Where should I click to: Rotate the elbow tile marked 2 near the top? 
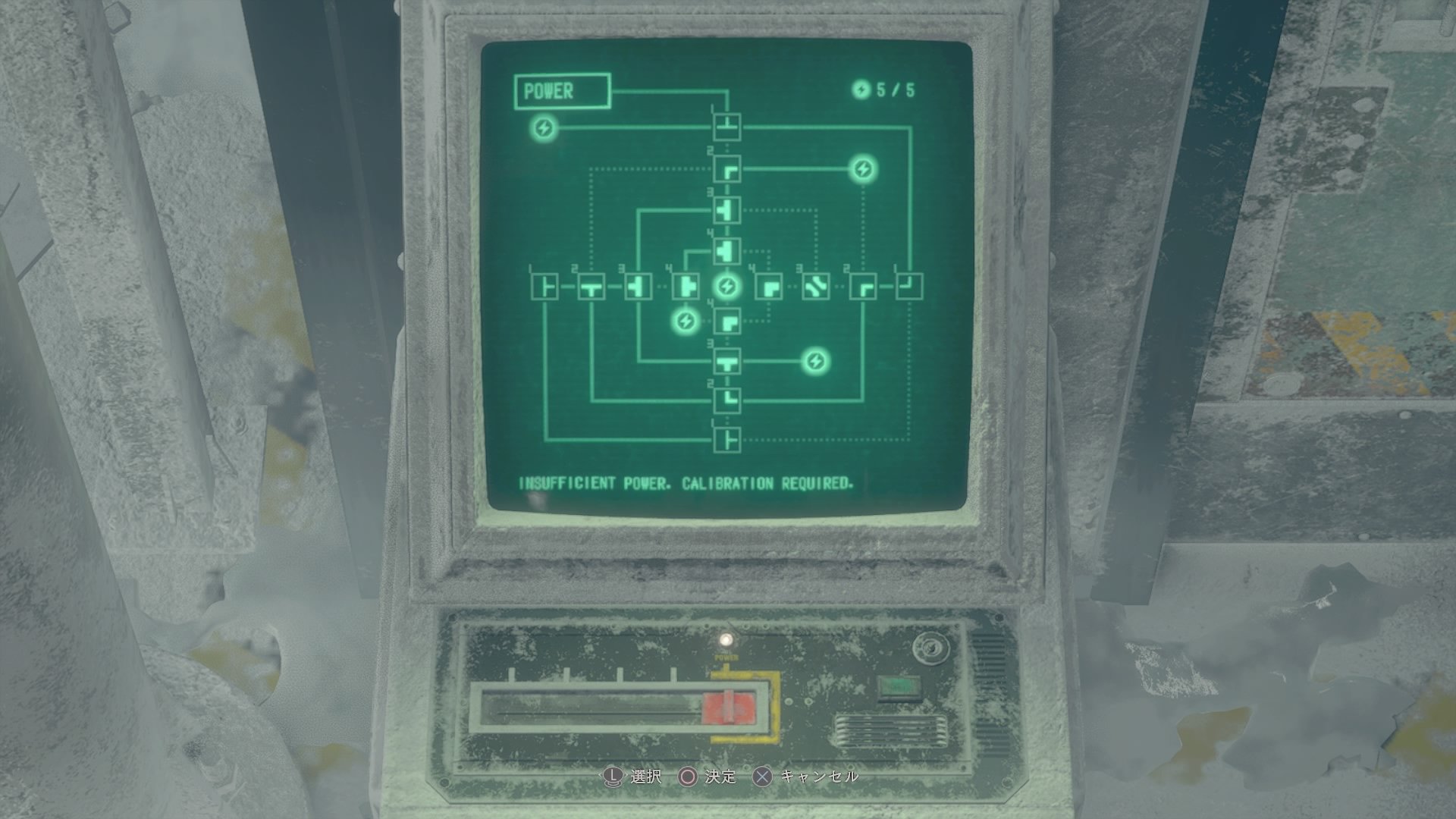point(726,171)
